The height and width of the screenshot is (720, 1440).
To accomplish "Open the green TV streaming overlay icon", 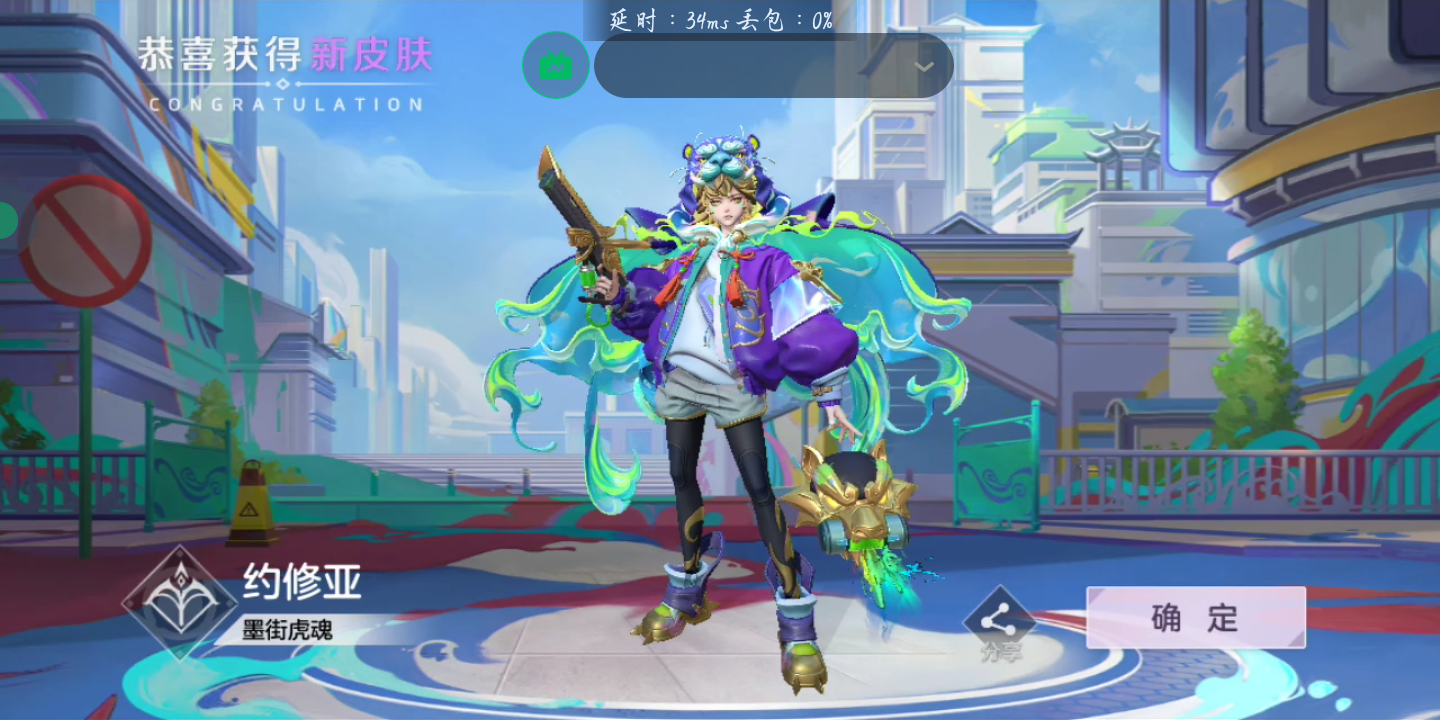I will point(555,66).
